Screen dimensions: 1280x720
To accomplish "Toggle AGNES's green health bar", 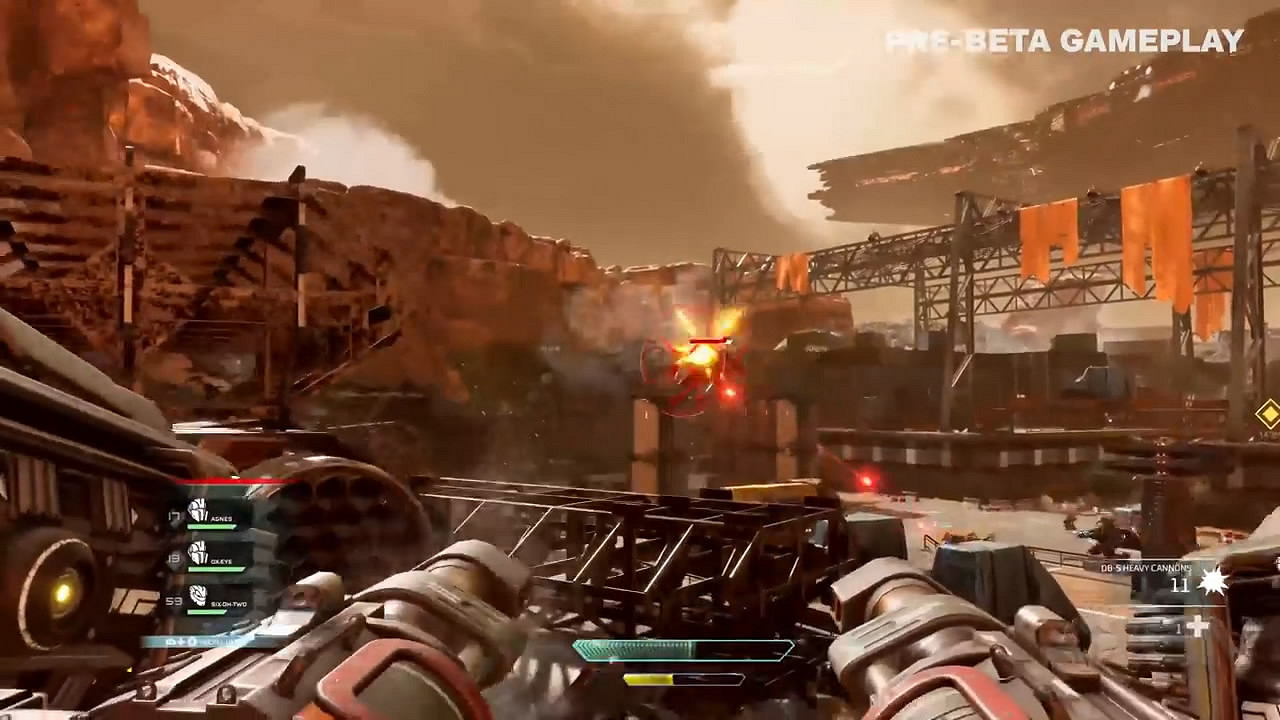I will 212,527.
